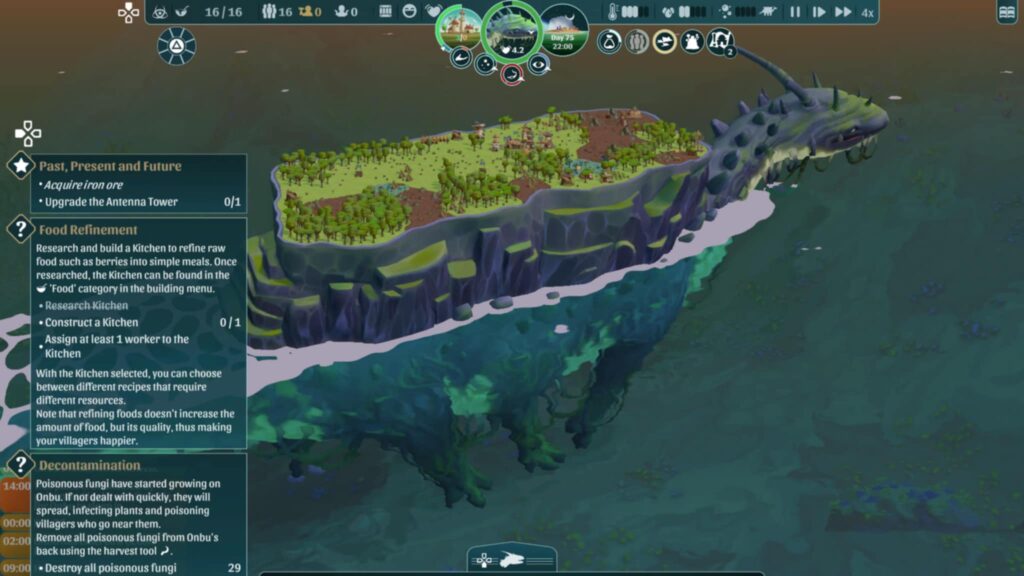Click the eye icon under Onbu portrait
Image resolution: width=1024 pixels, height=576 pixels.
click(x=539, y=65)
